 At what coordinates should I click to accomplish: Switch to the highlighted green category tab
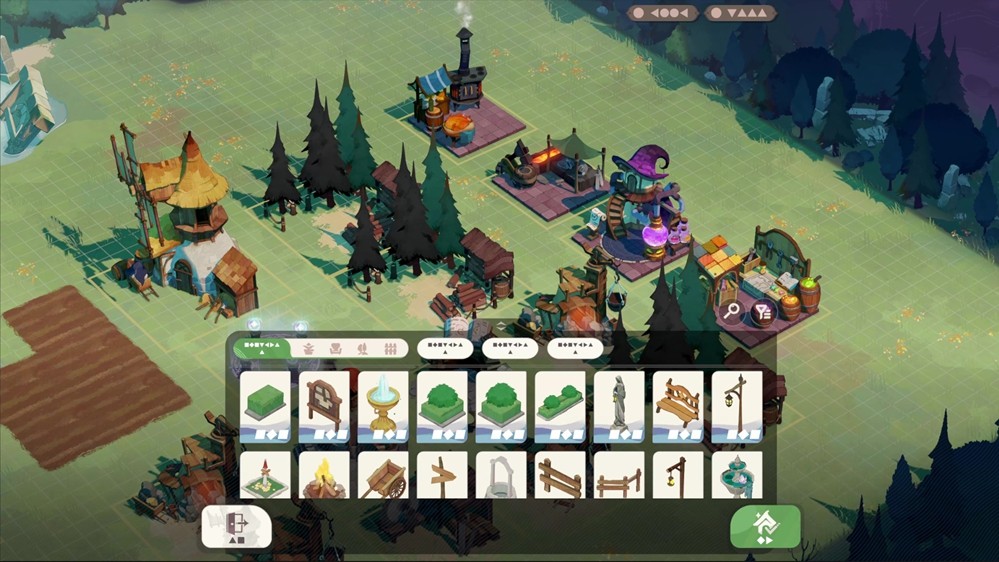click(261, 348)
